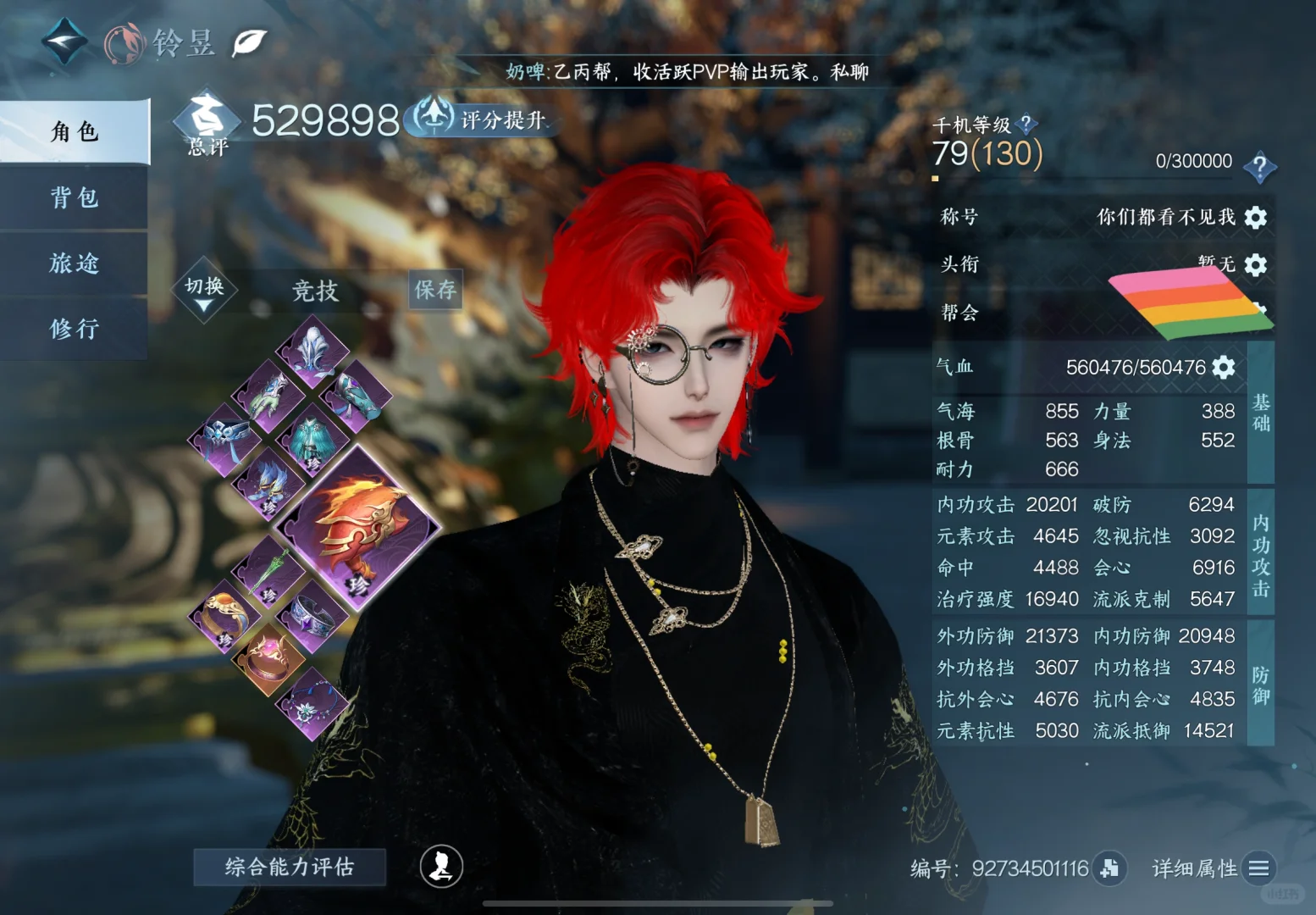Open 详细属性 detailed attributes list
This screenshot has width=1316, height=915.
tap(1258, 868)
